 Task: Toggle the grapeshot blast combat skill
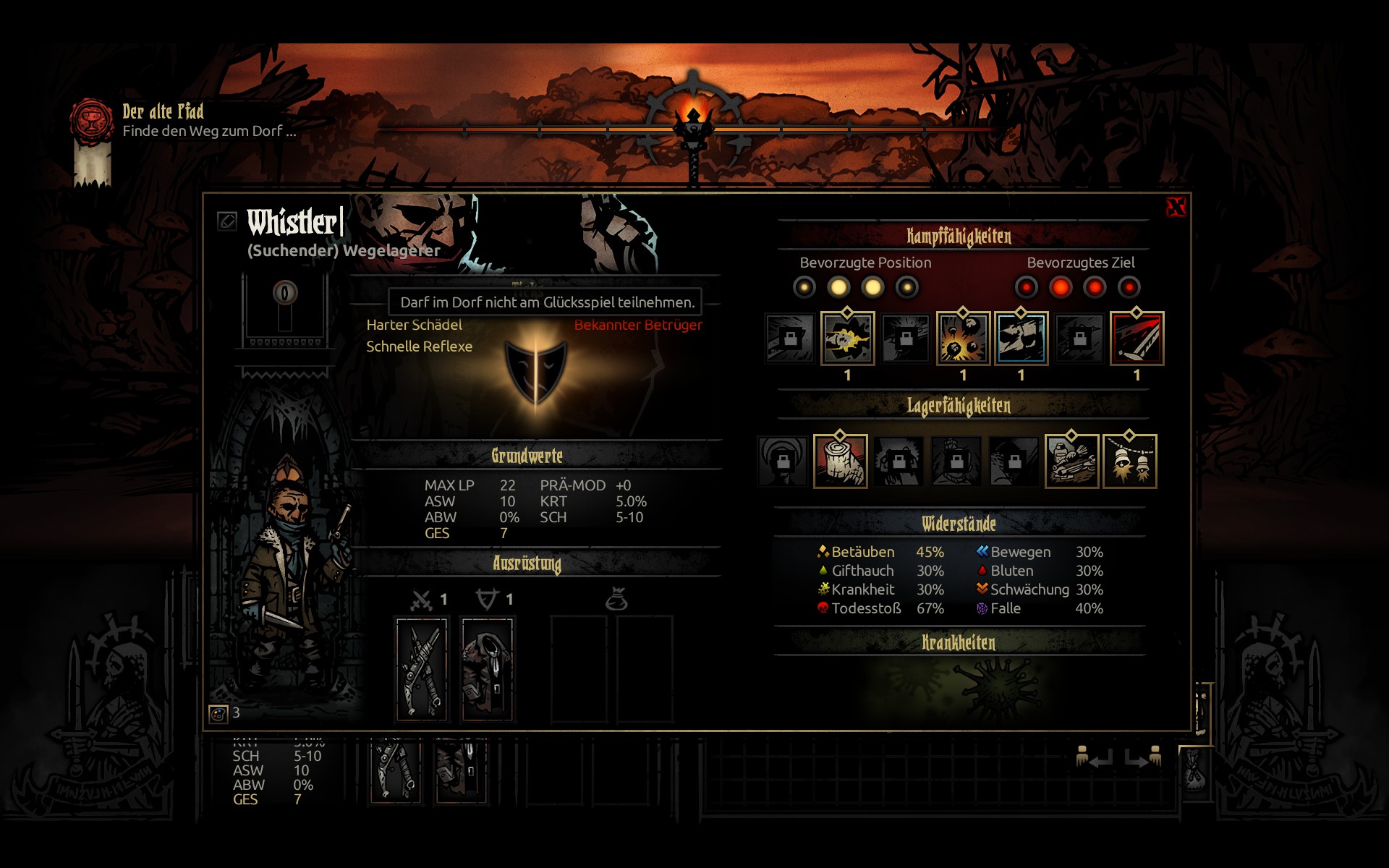click(963, 339)
